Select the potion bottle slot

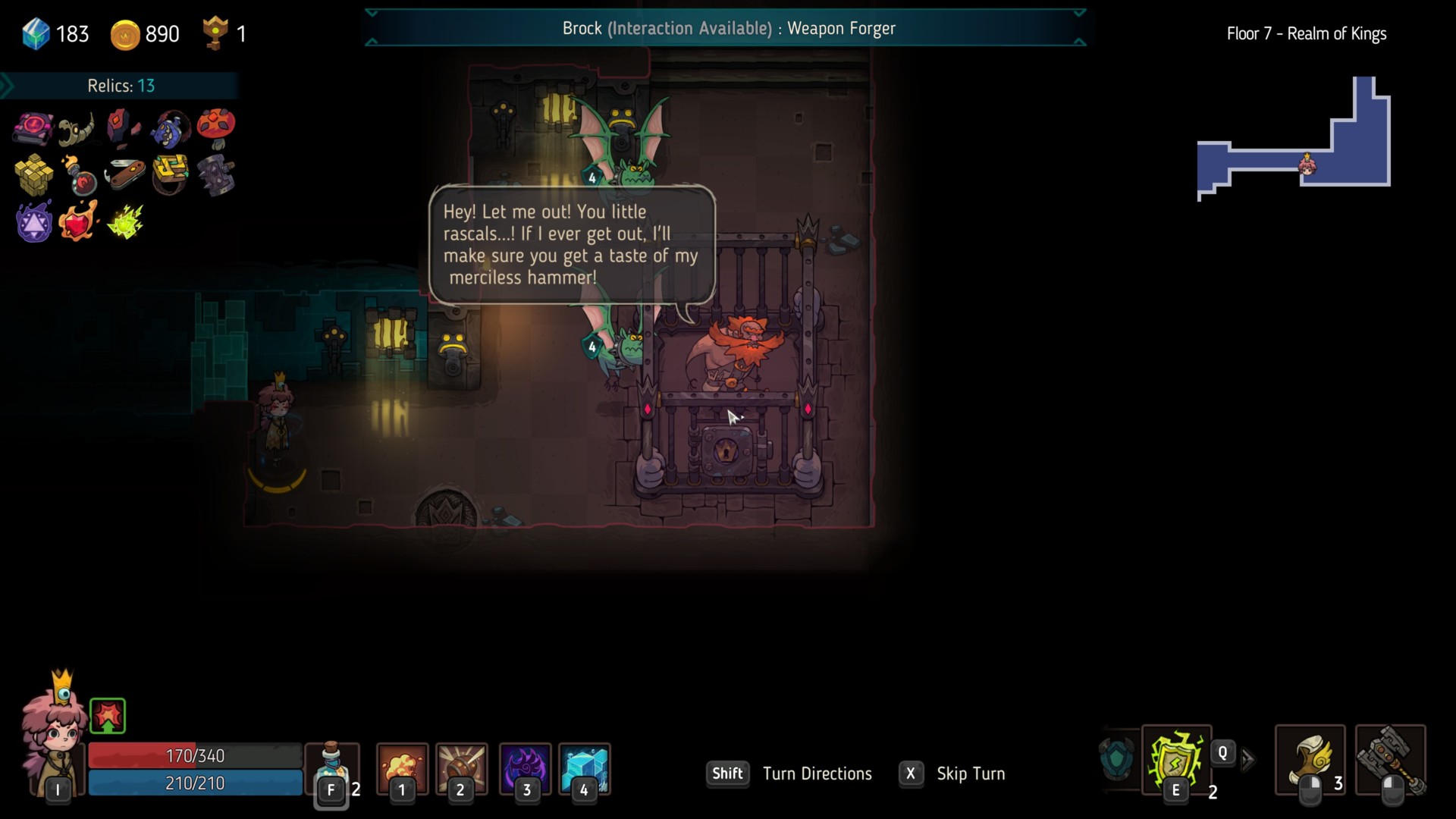pyautogui.click(x=332, y=767)
